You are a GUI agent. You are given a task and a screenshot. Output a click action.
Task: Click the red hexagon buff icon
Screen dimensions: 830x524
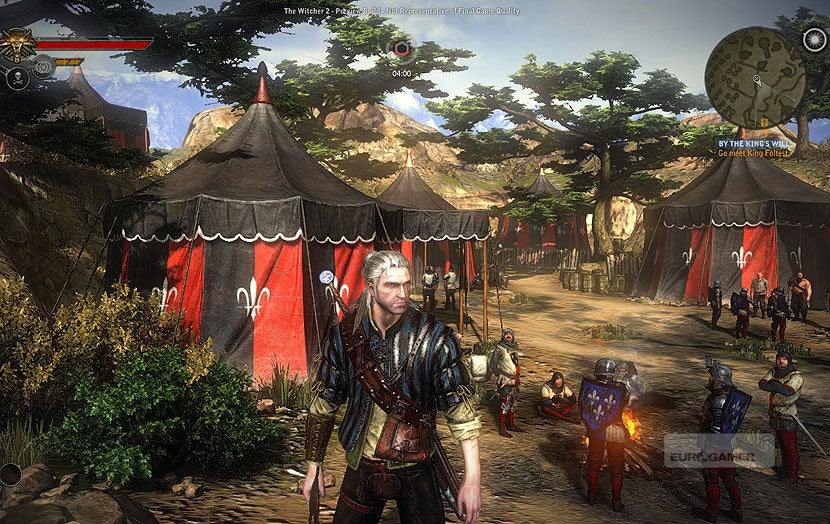point(401,50)
